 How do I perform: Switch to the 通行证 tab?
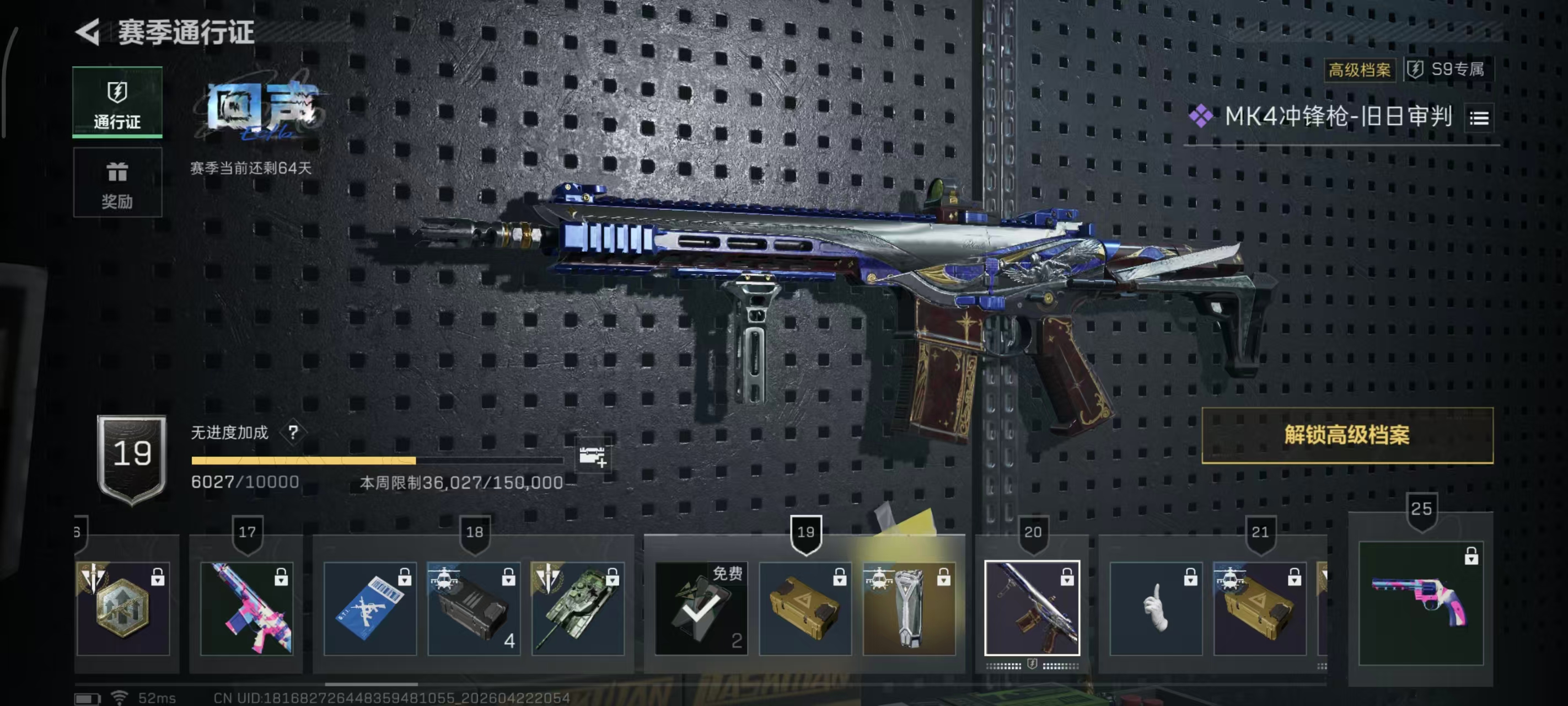click(x=117, y=103)
